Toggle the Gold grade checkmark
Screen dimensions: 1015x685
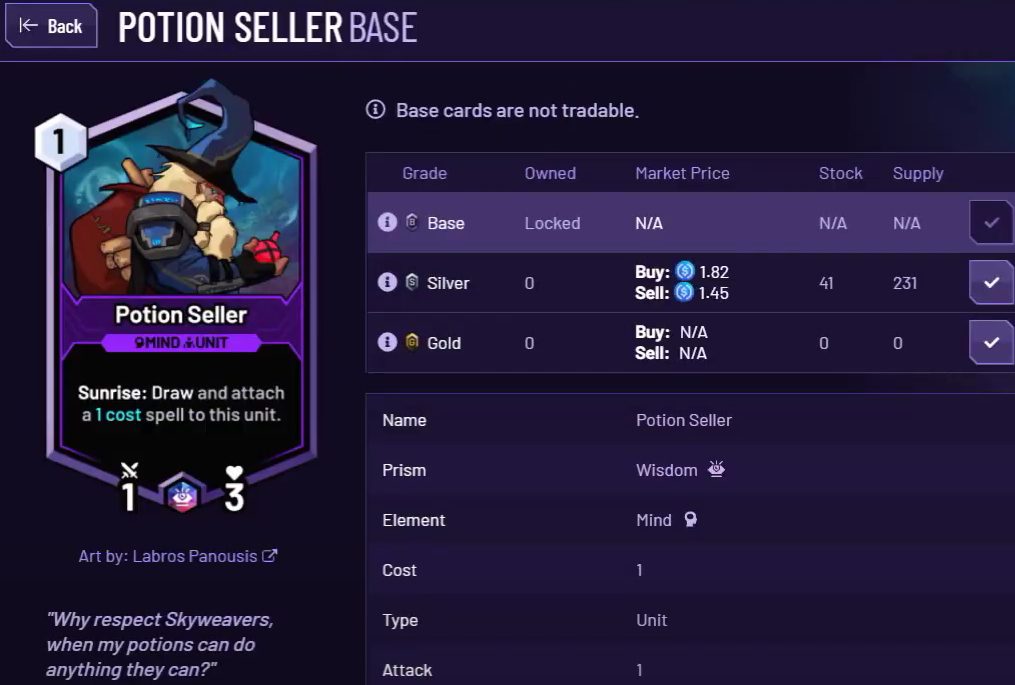(990, 343)
